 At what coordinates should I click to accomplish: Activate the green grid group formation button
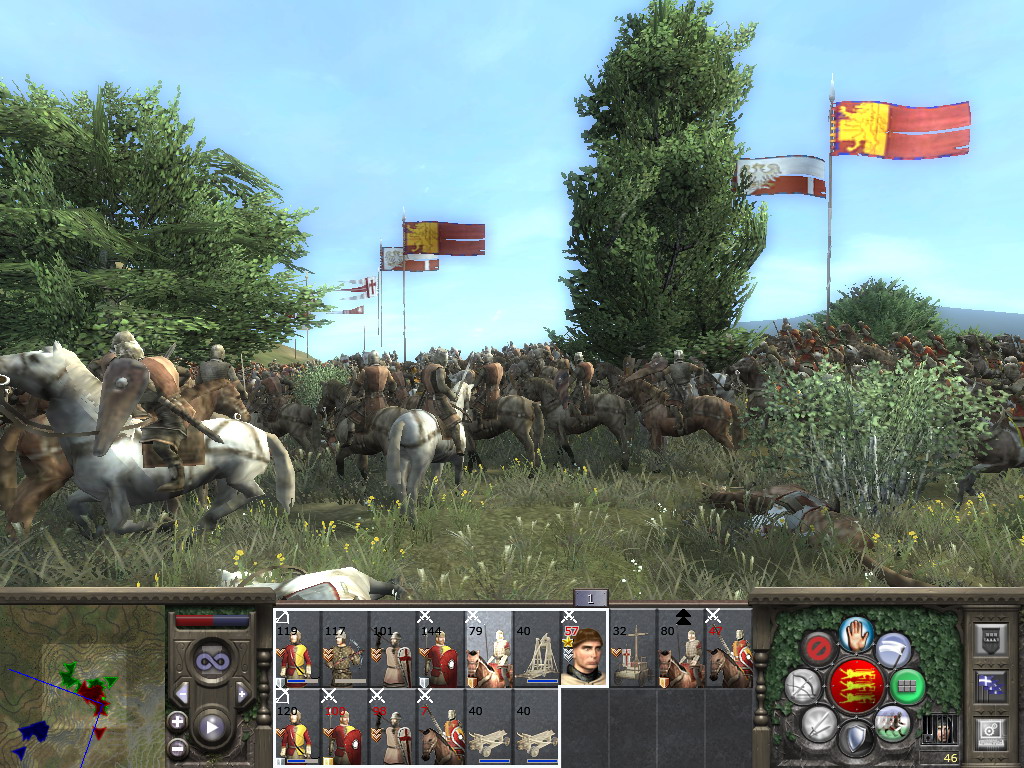click(x=907, y=686)
